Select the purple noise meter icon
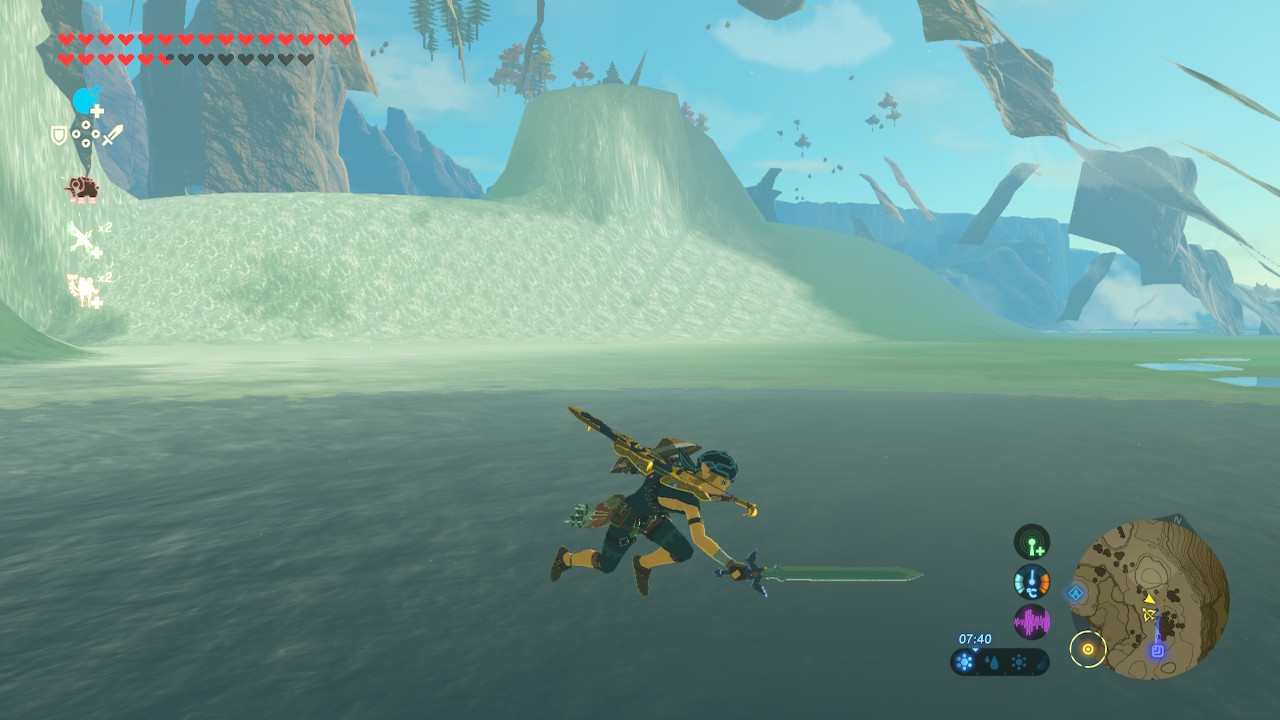Viewport: 1280px width, 720px height. [1032, 622]
